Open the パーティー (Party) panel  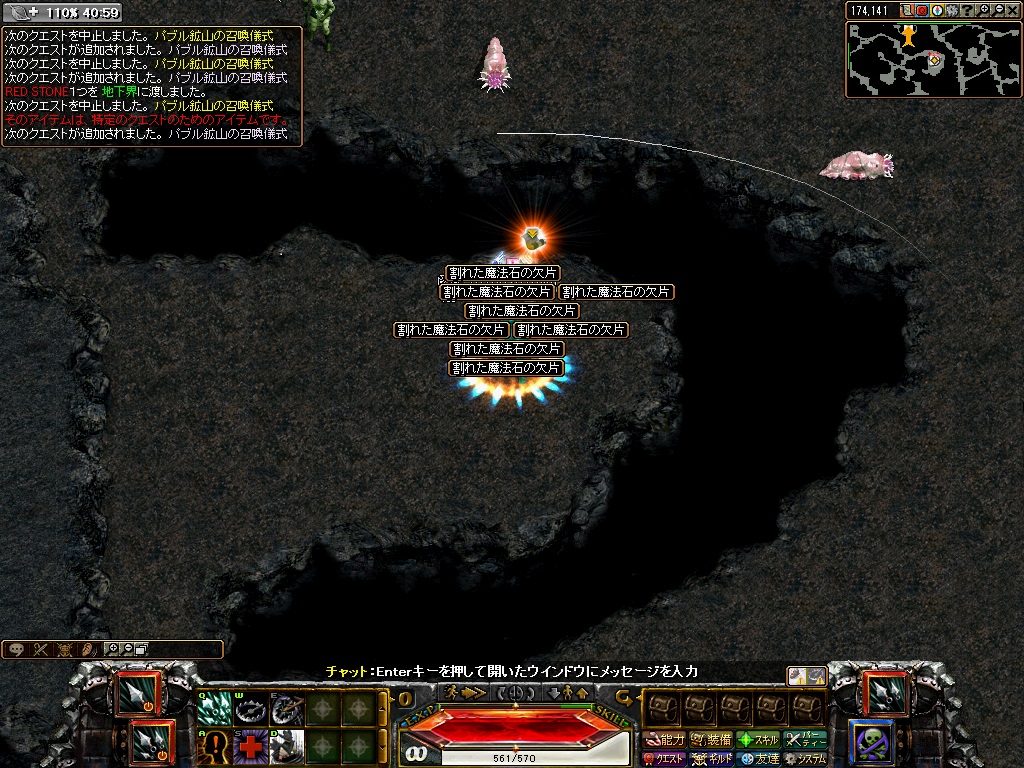point(806,740)
